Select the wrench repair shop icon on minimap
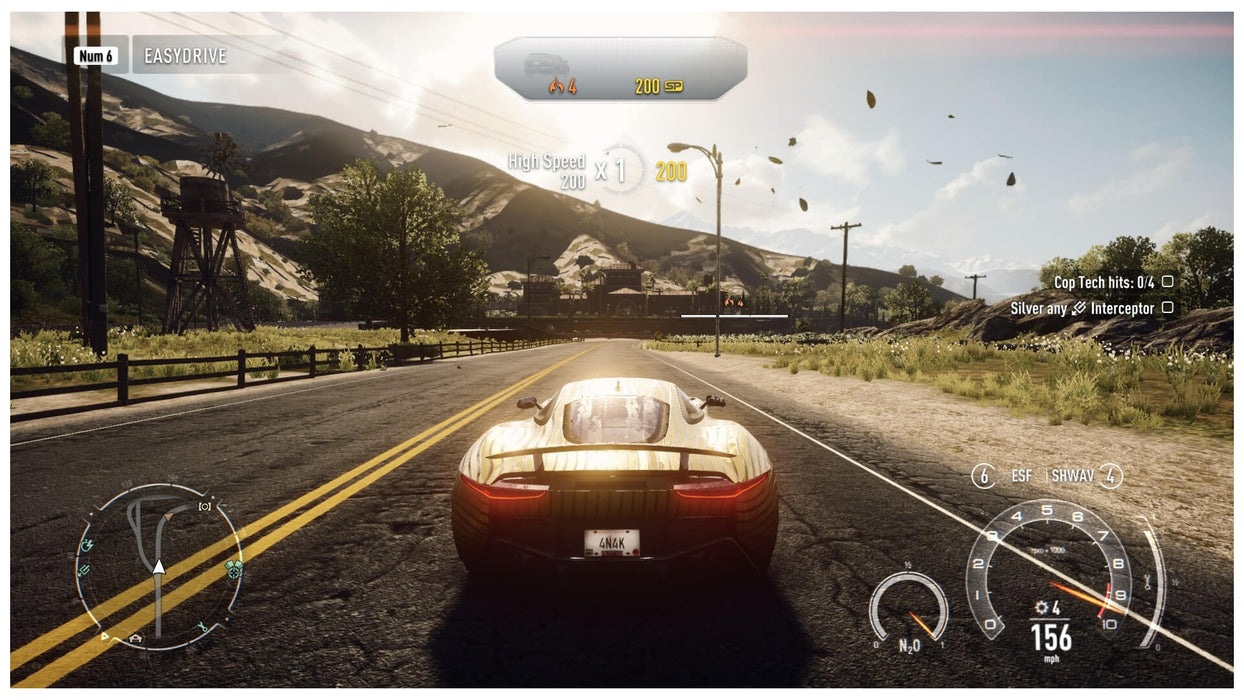This screenshot has height=700, width=1244. coord(202,628)
